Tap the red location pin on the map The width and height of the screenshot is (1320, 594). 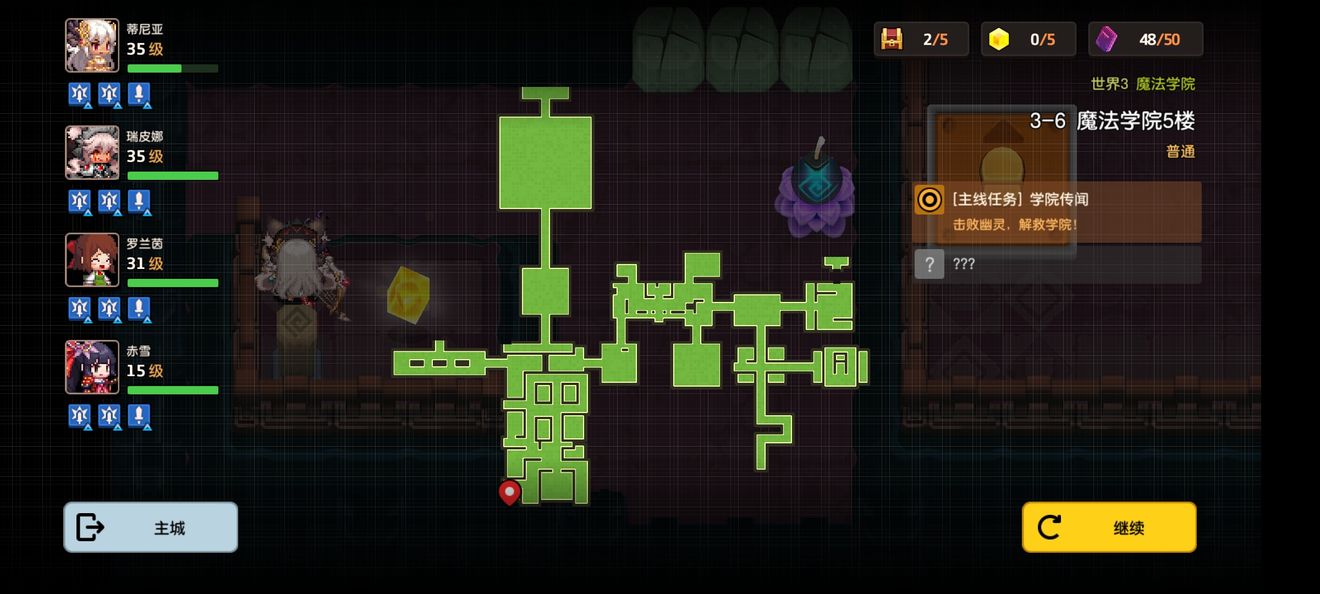pyautogui.click(x=510, y=492)
